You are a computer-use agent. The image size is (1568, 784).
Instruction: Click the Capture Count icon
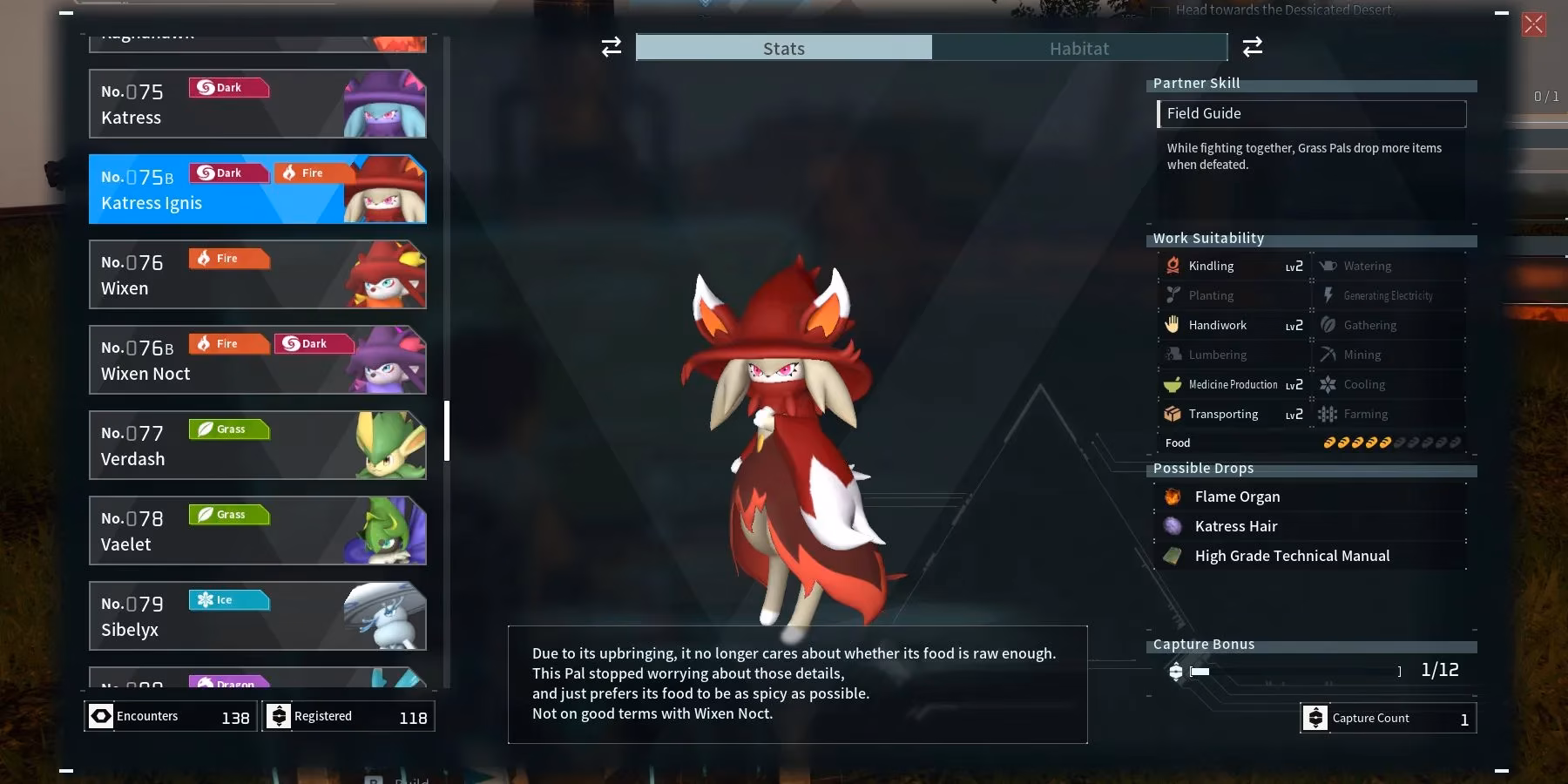(x=1315, y=718)
